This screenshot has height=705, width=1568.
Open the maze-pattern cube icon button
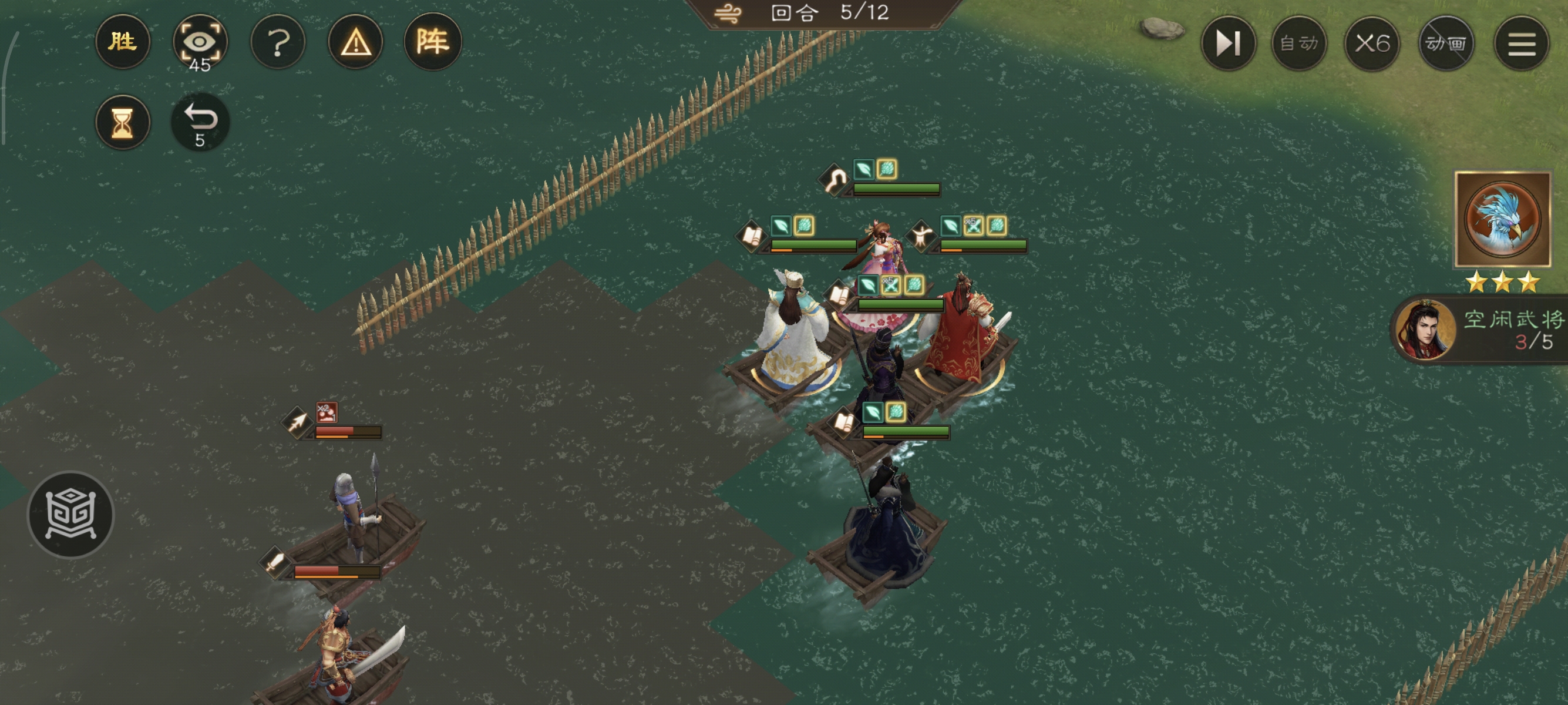pos(70,515)
